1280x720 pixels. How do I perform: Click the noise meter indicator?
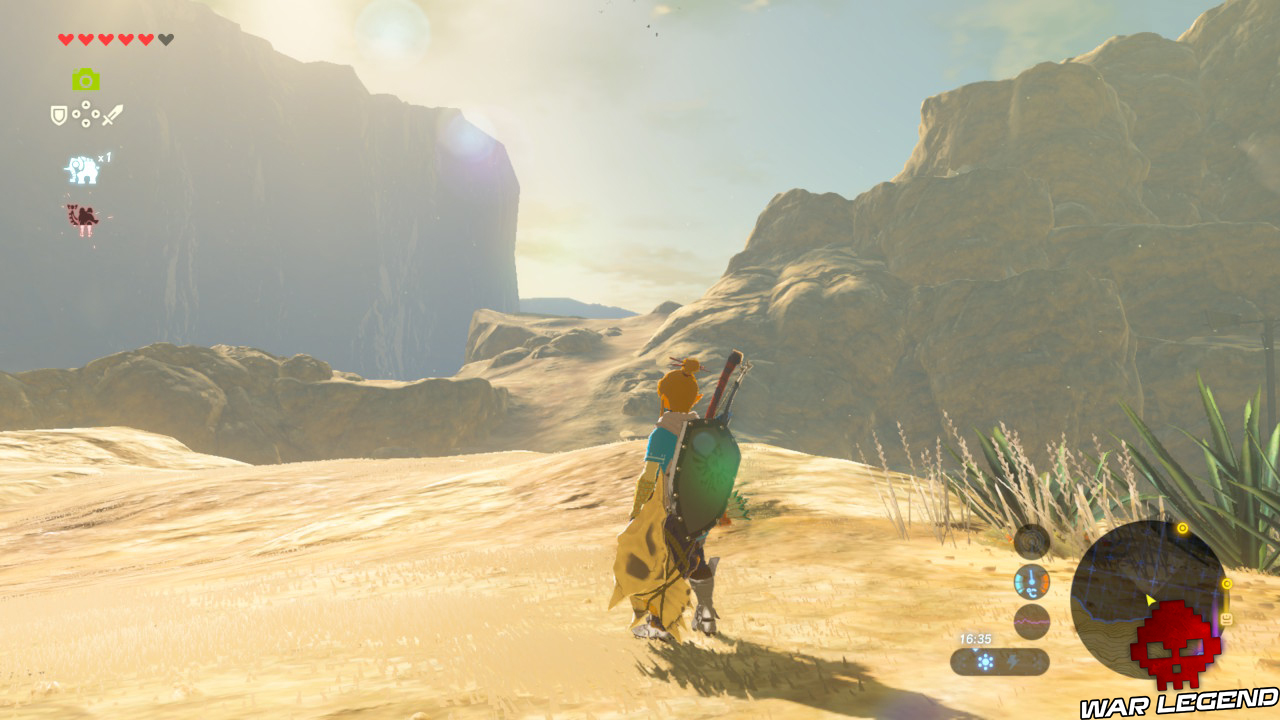click(x=1030, y=622)
